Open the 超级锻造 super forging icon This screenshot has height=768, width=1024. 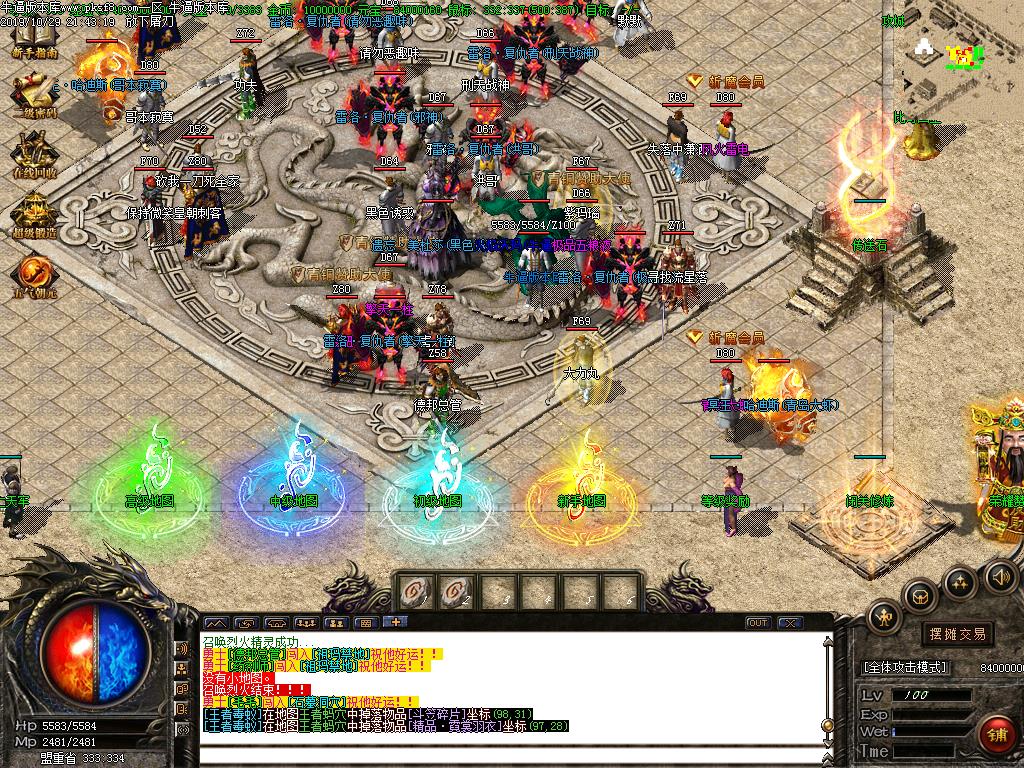point(33,214)
